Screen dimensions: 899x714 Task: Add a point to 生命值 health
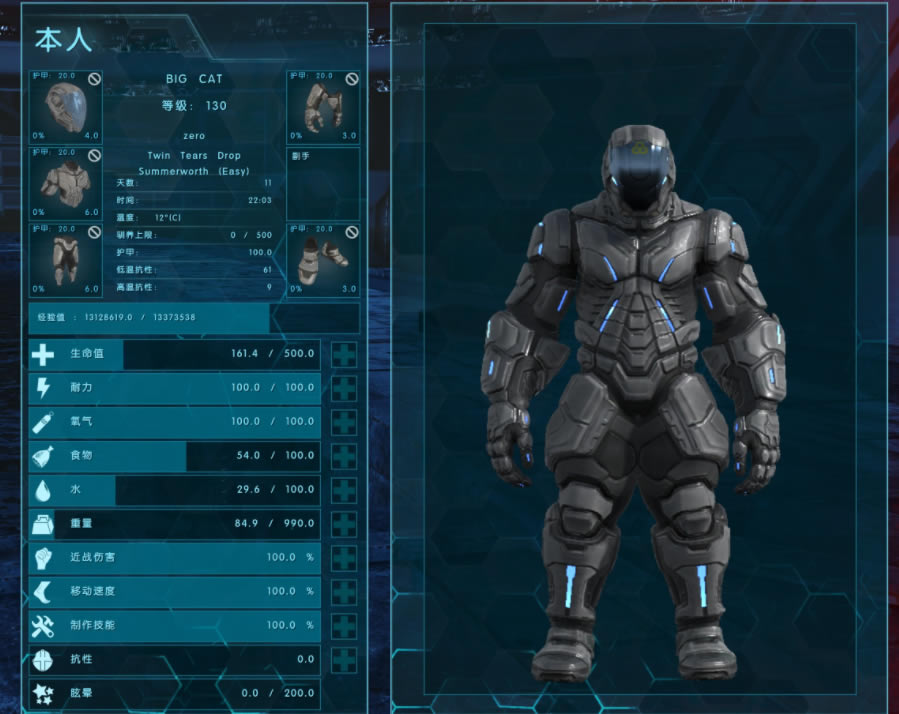(344, 354)
